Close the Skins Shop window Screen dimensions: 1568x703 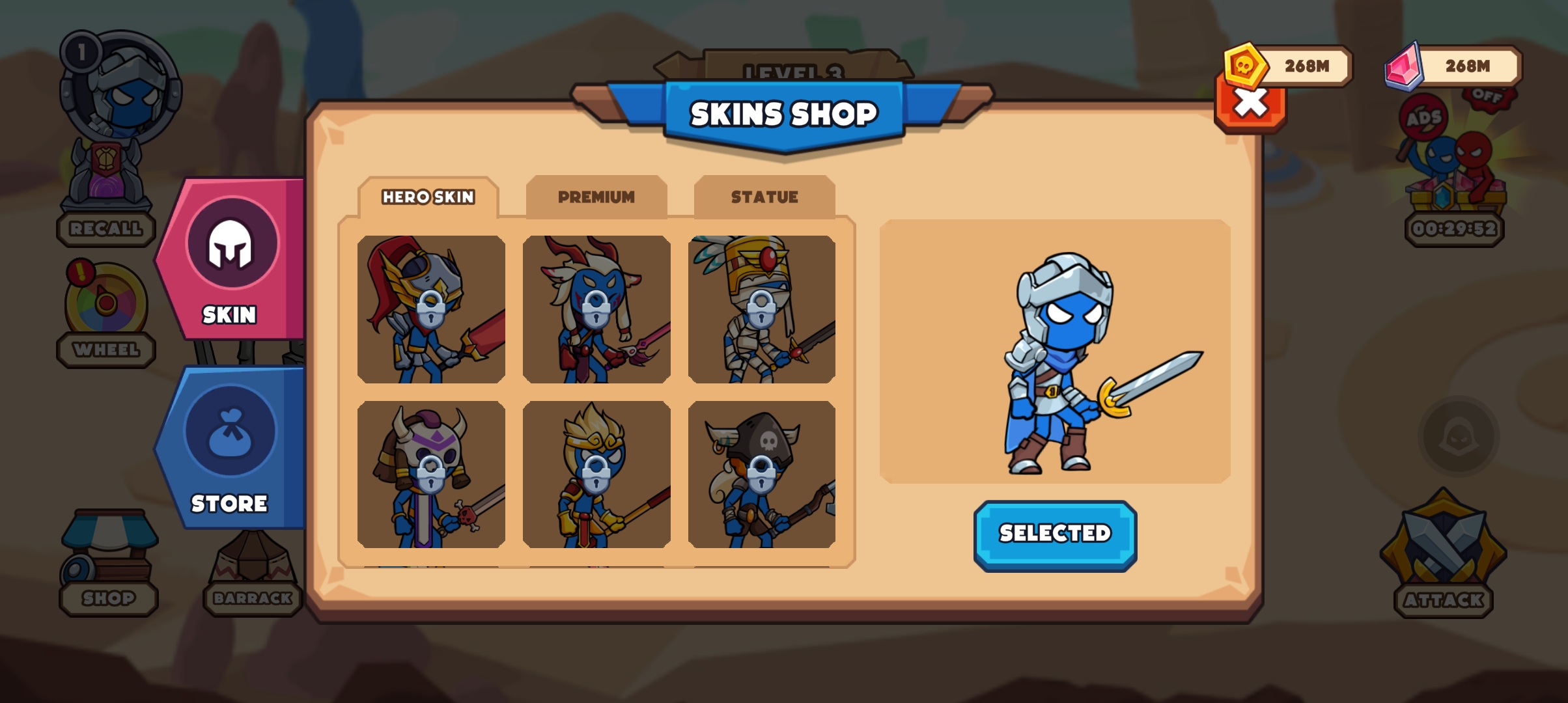1250,105
